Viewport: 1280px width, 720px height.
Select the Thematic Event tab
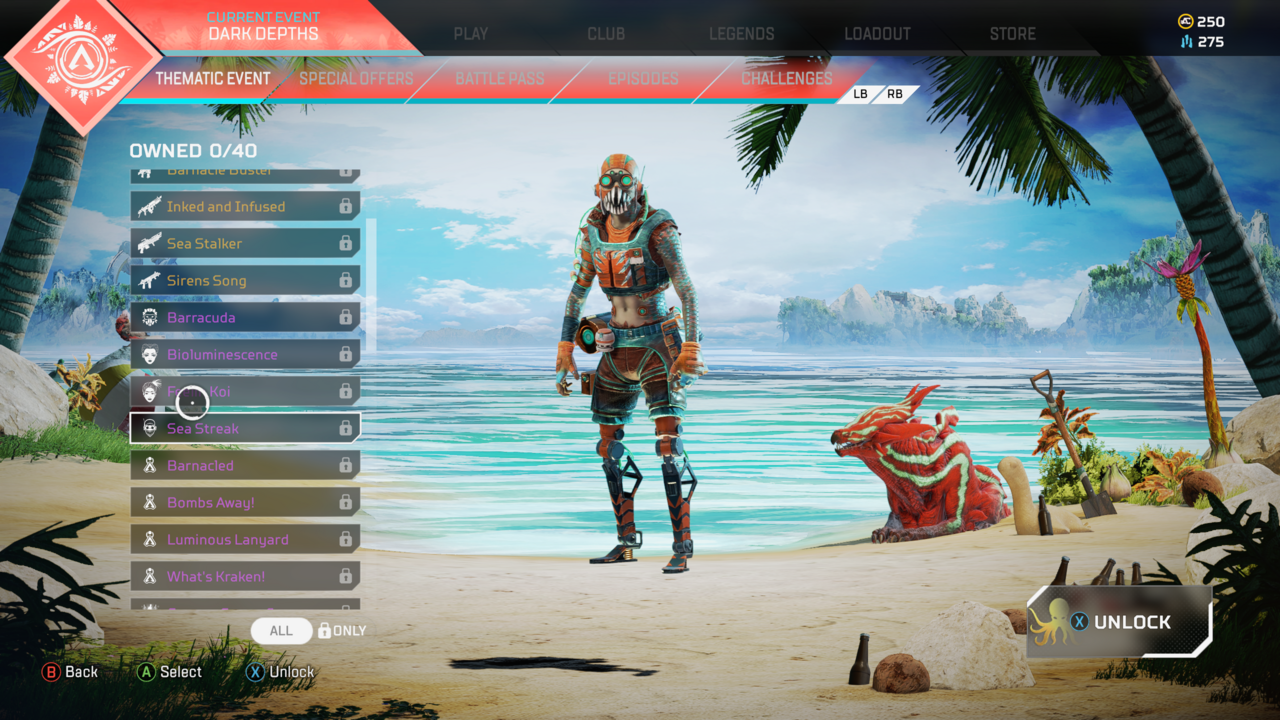click(212, 79)
